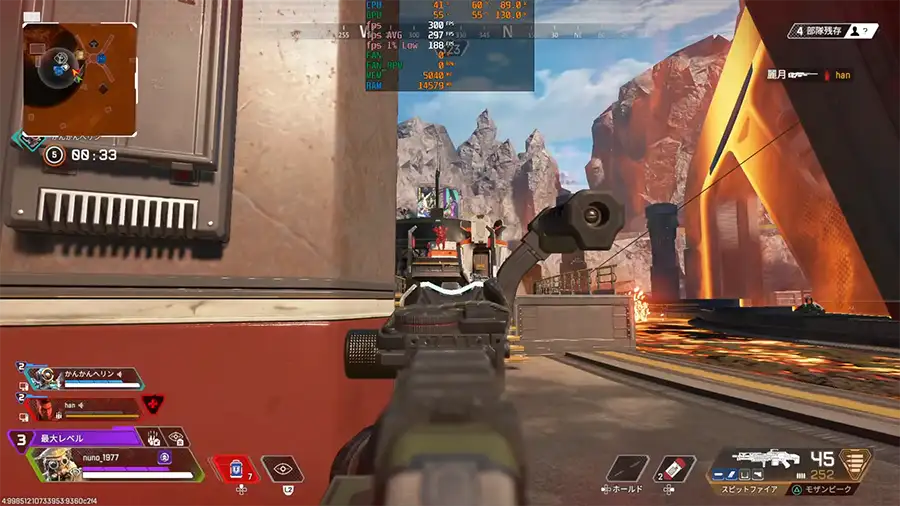Click the nuno_1977 player portrait

[48, 465]
